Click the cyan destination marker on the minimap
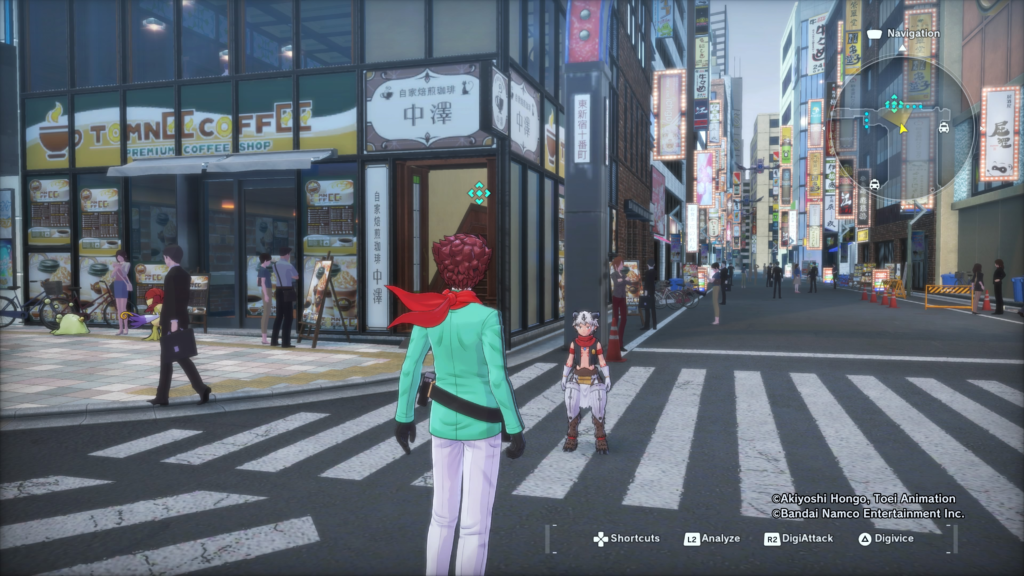This screenshot has height=576, width=1024. click(x=892, y=102)
